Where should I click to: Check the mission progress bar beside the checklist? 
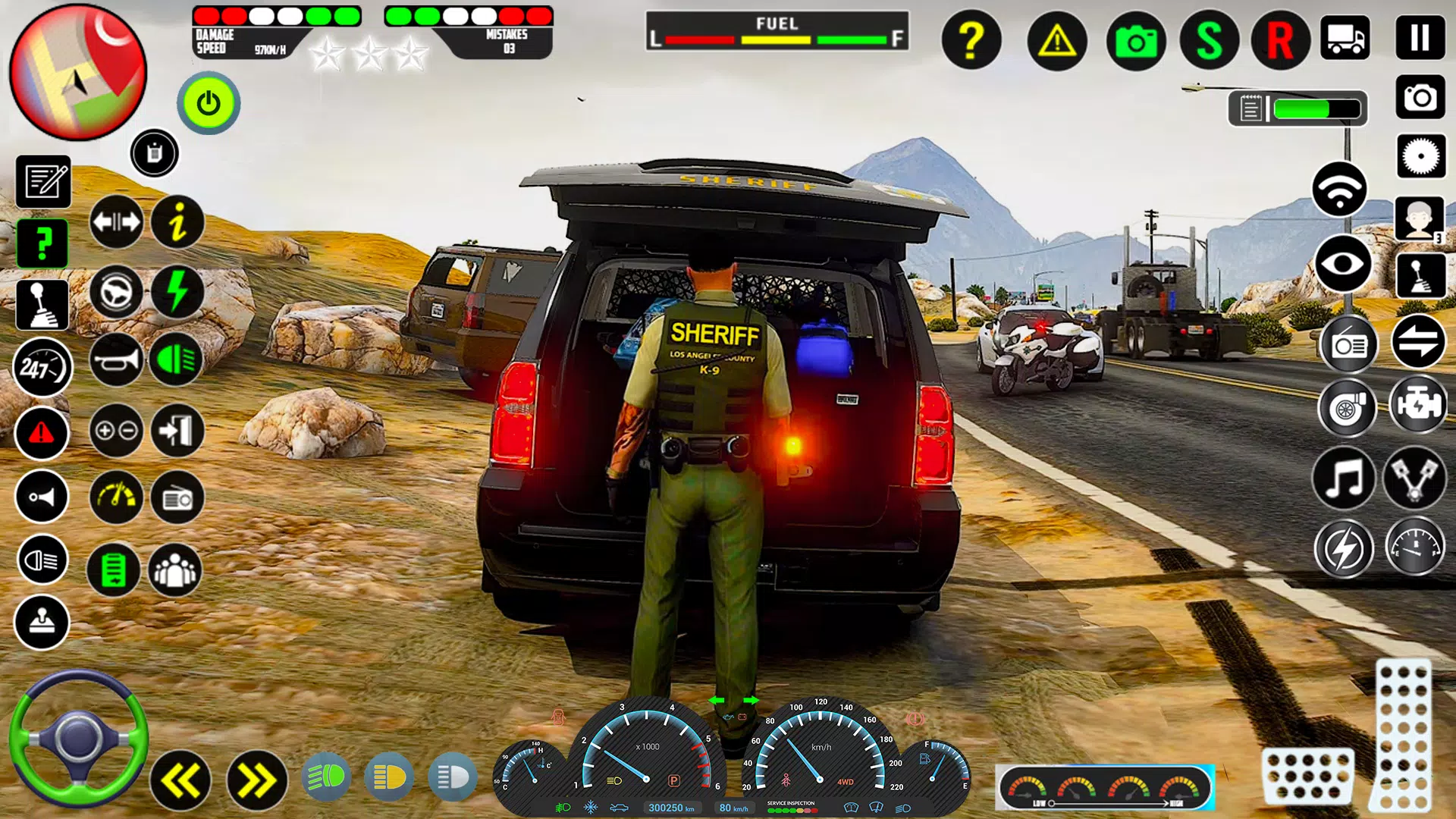(x=1314, y=108)
